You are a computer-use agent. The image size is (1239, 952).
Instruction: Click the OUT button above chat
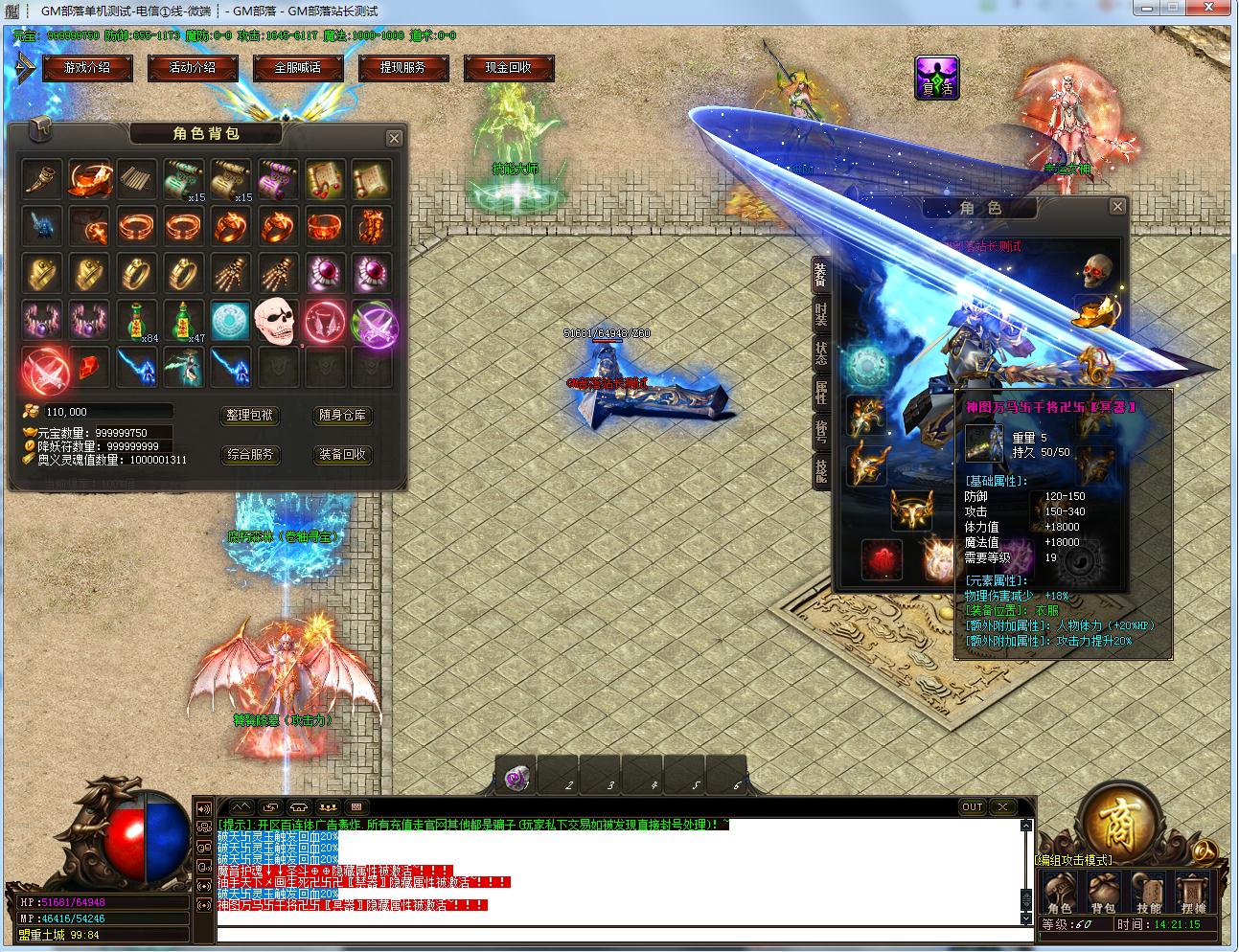pos(973,807)
